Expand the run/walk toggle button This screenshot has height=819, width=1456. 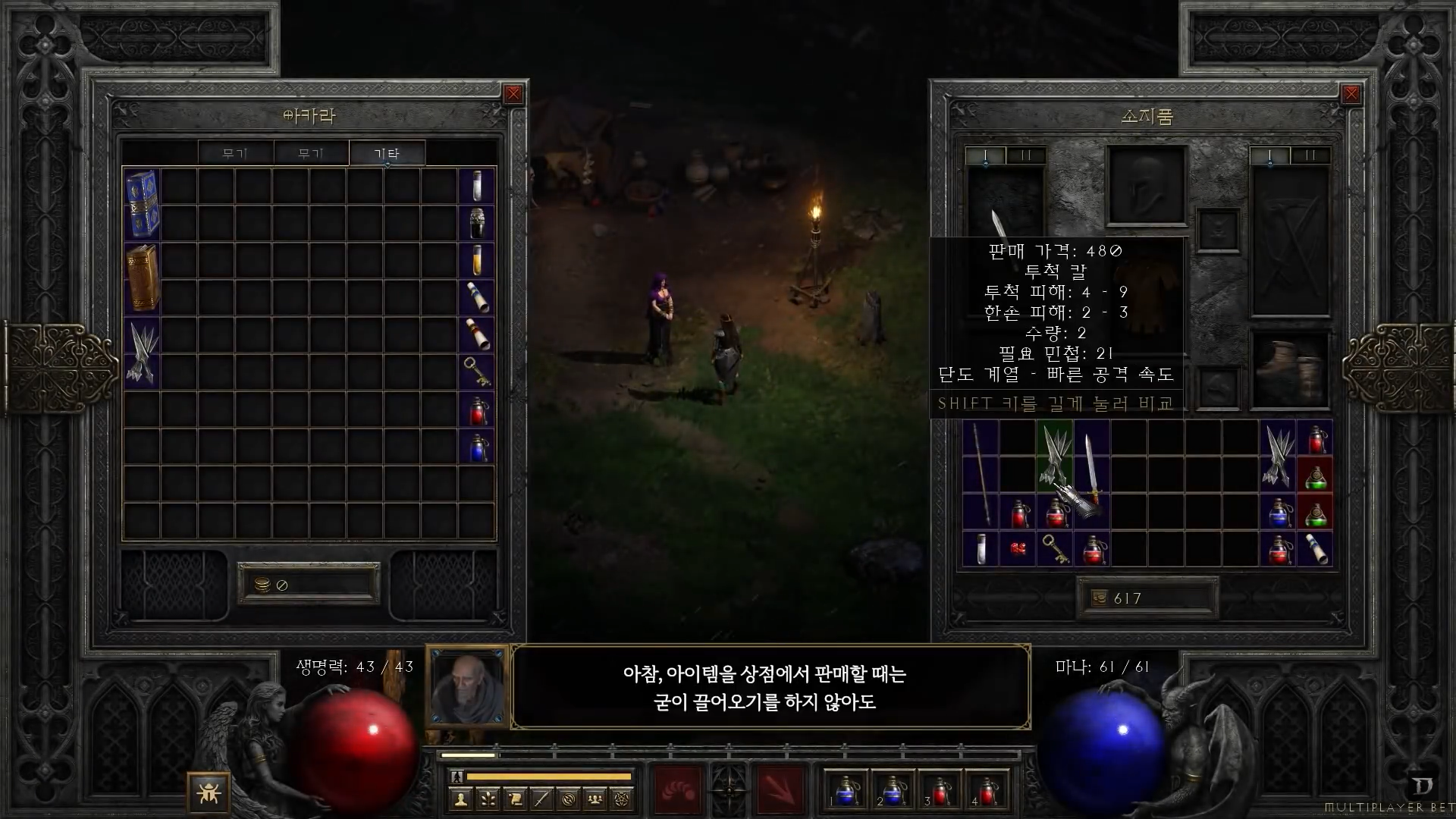click(x=457, y=776)
